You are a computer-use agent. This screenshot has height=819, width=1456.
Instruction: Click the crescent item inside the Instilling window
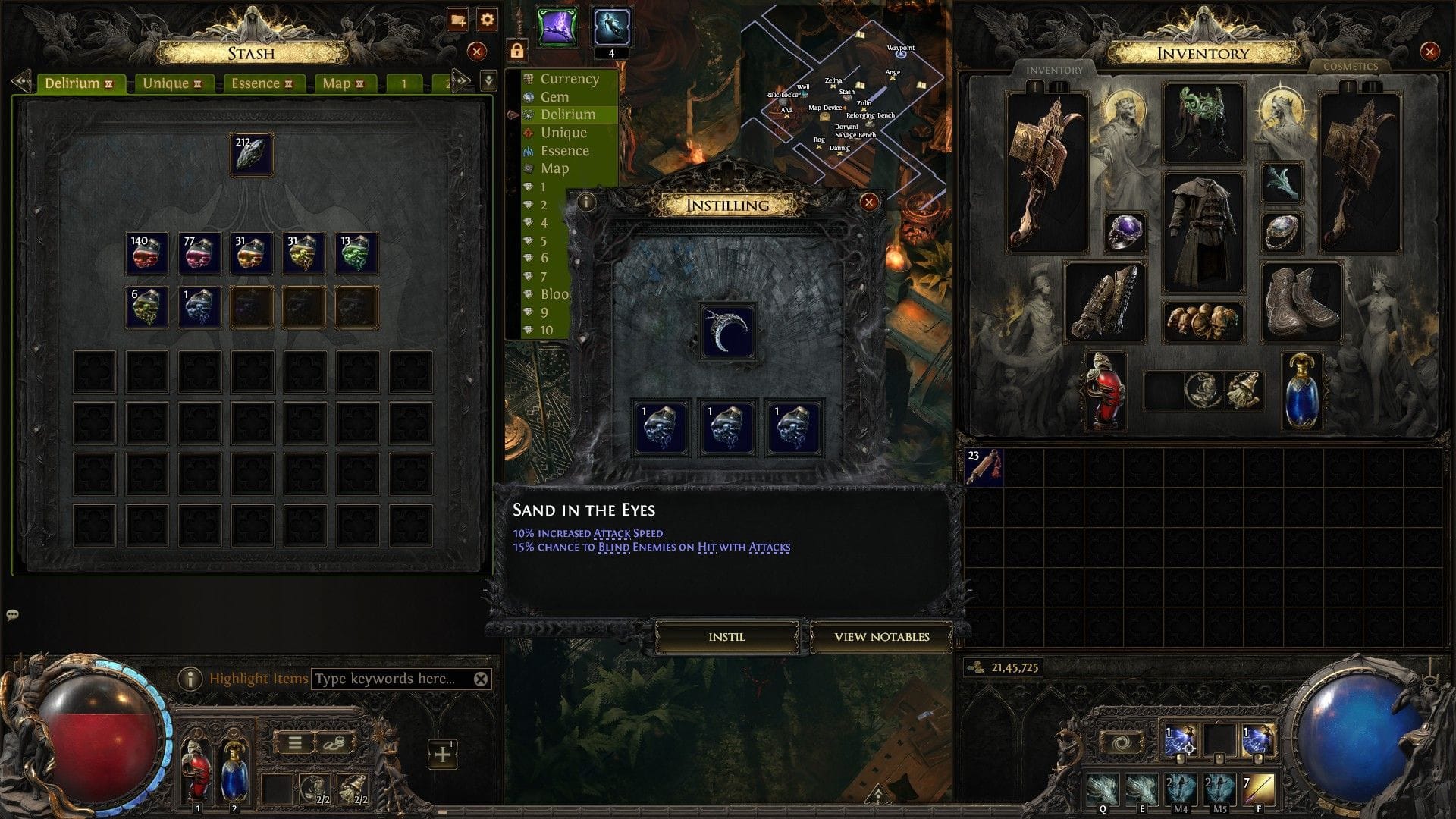730,331
